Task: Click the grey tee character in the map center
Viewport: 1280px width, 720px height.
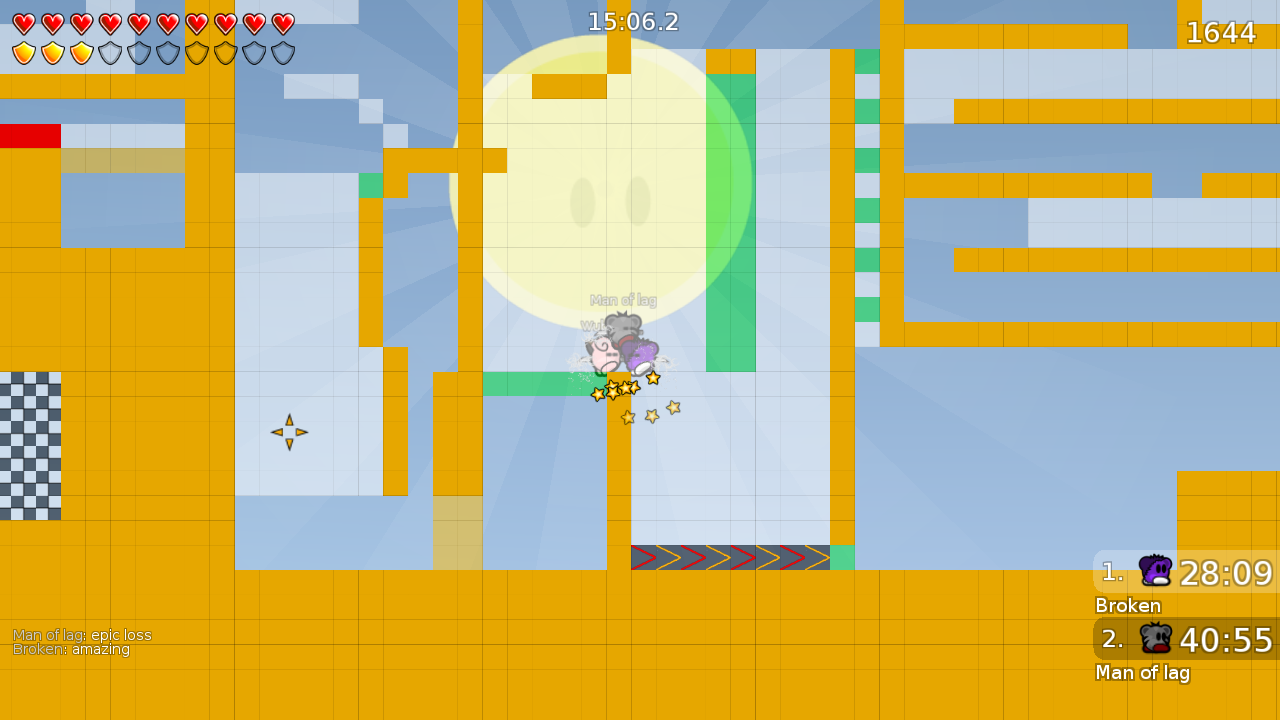Action: pyautogui.click(x=620, y=327)
